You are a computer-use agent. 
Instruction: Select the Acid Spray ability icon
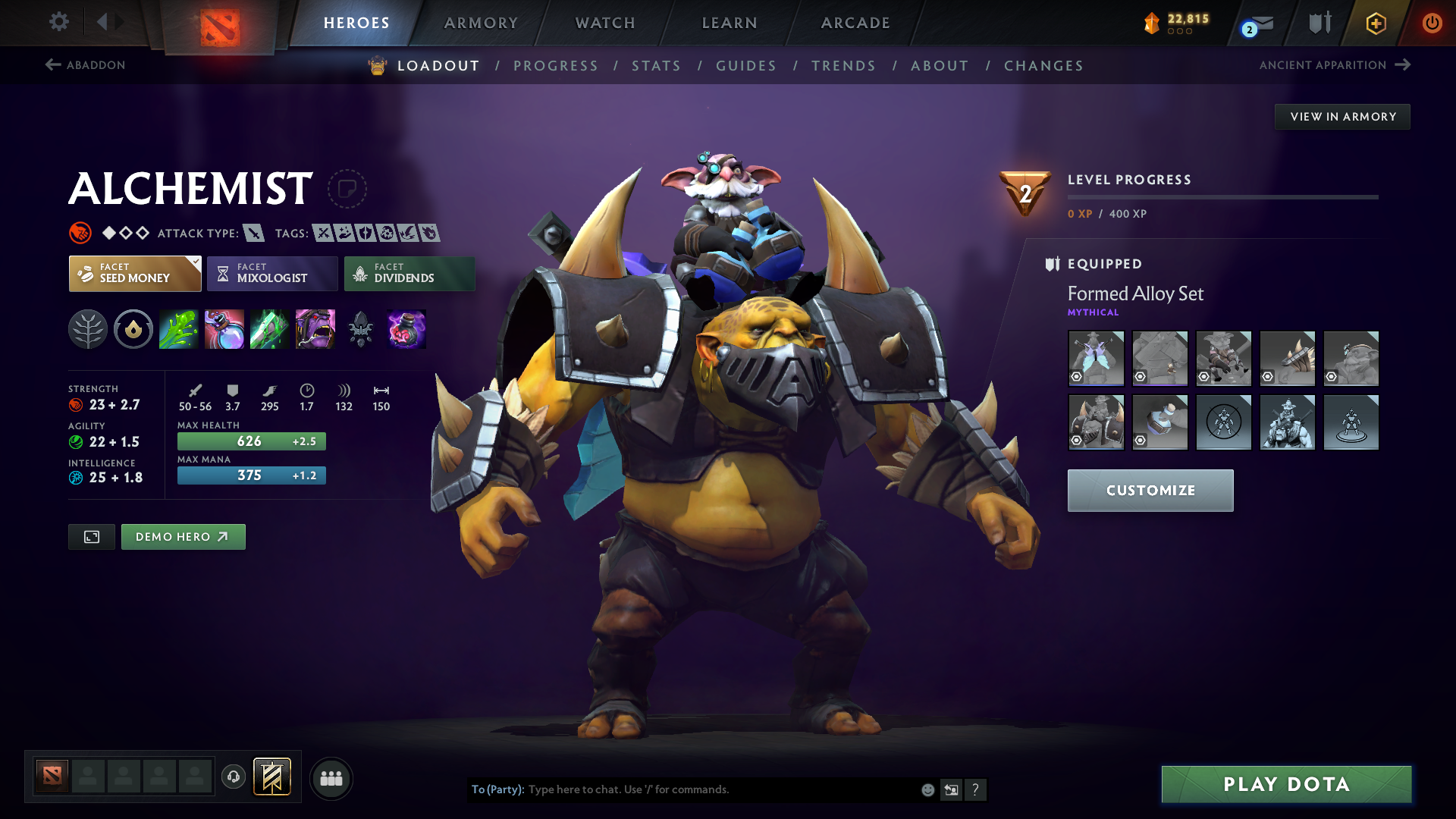point(178,329)
